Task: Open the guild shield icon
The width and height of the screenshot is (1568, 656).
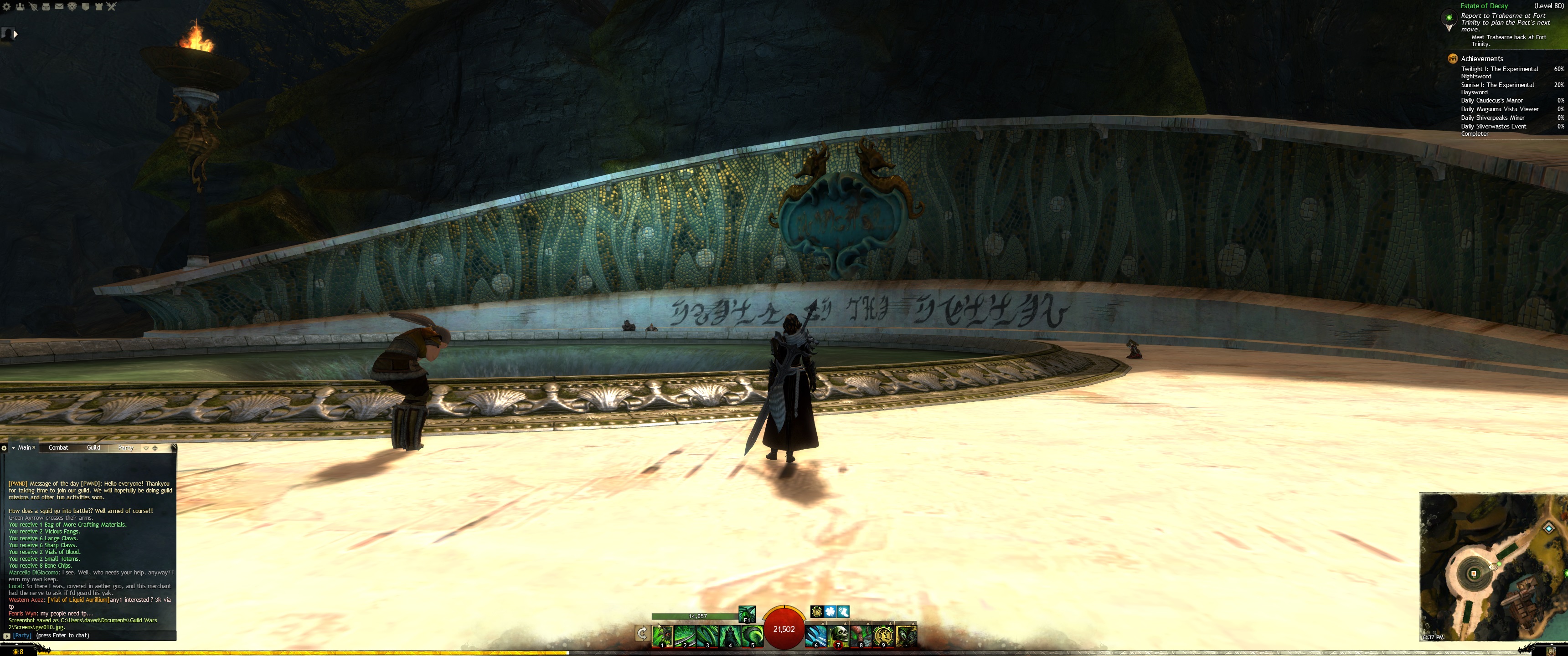Action: (85, 7)
